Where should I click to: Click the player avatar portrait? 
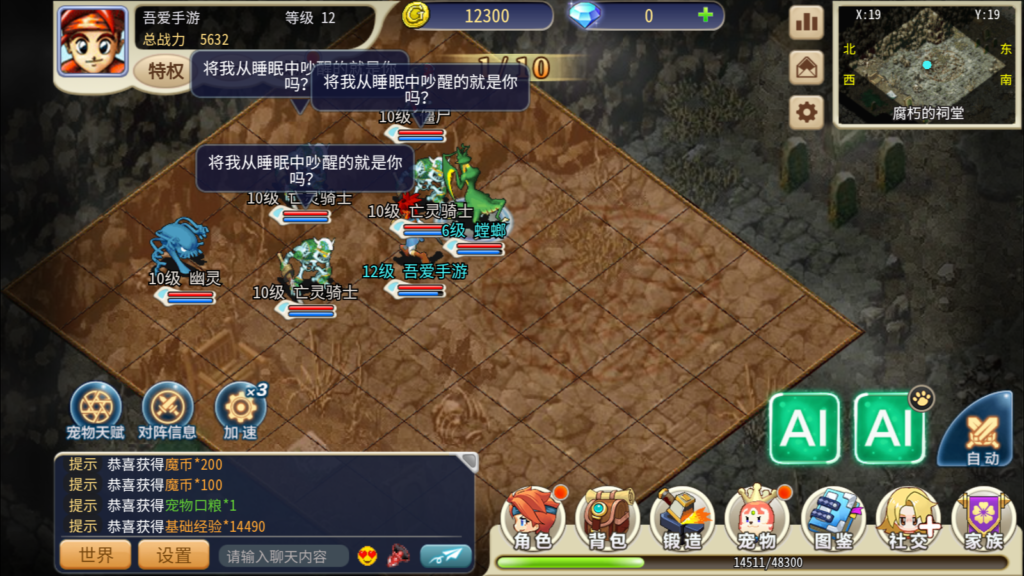[x=92, y=40]
